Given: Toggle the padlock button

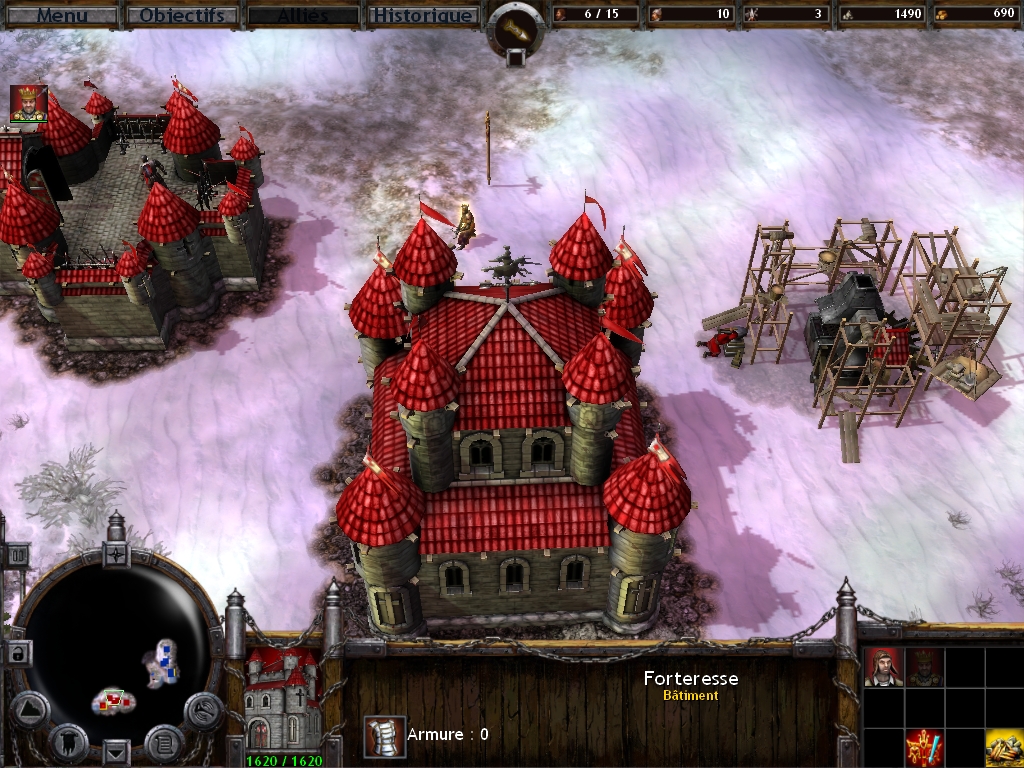Looking at the screenshot, I should coord(18,652).
